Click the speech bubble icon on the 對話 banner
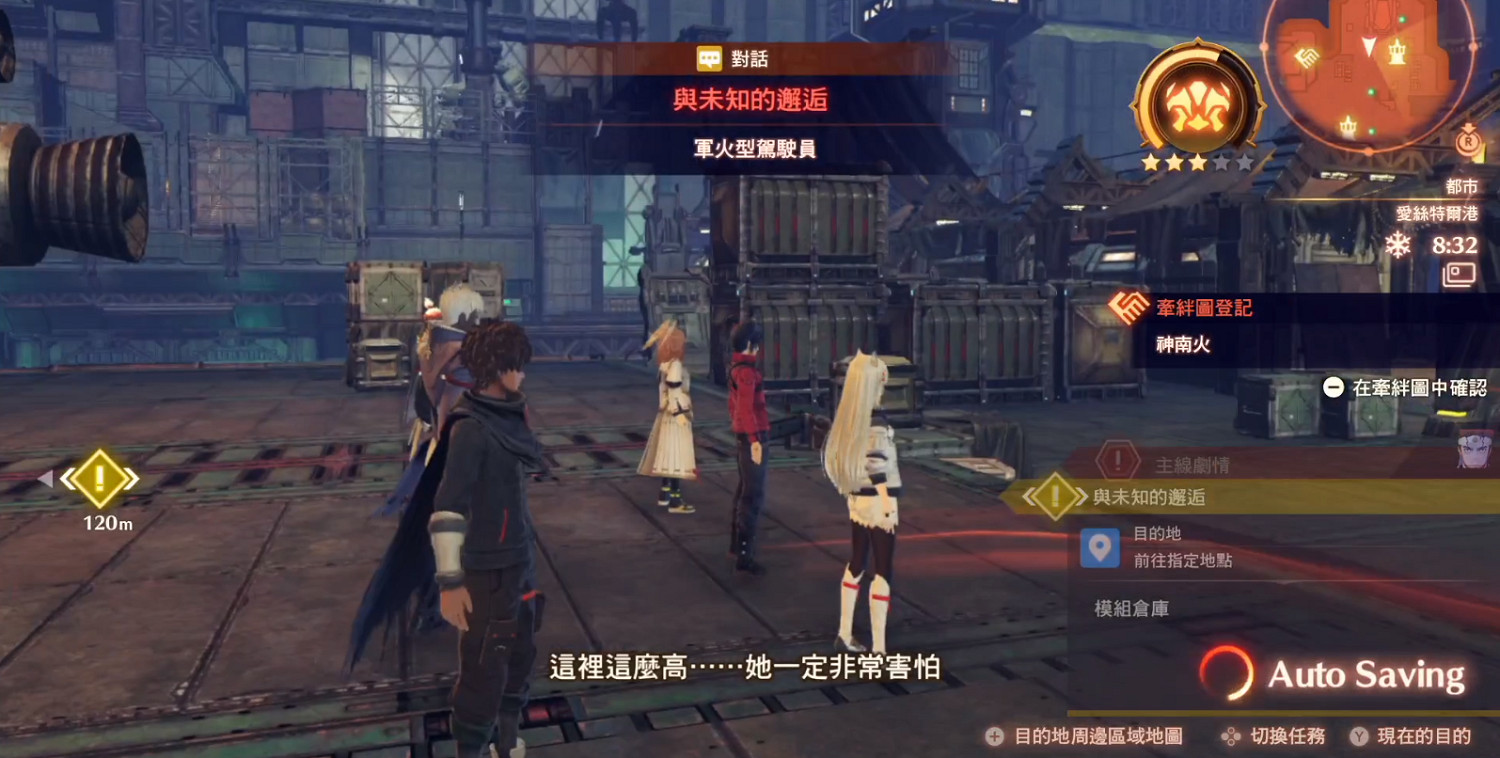The height and width of the screenshot is (758, 1500). (710, 58)
